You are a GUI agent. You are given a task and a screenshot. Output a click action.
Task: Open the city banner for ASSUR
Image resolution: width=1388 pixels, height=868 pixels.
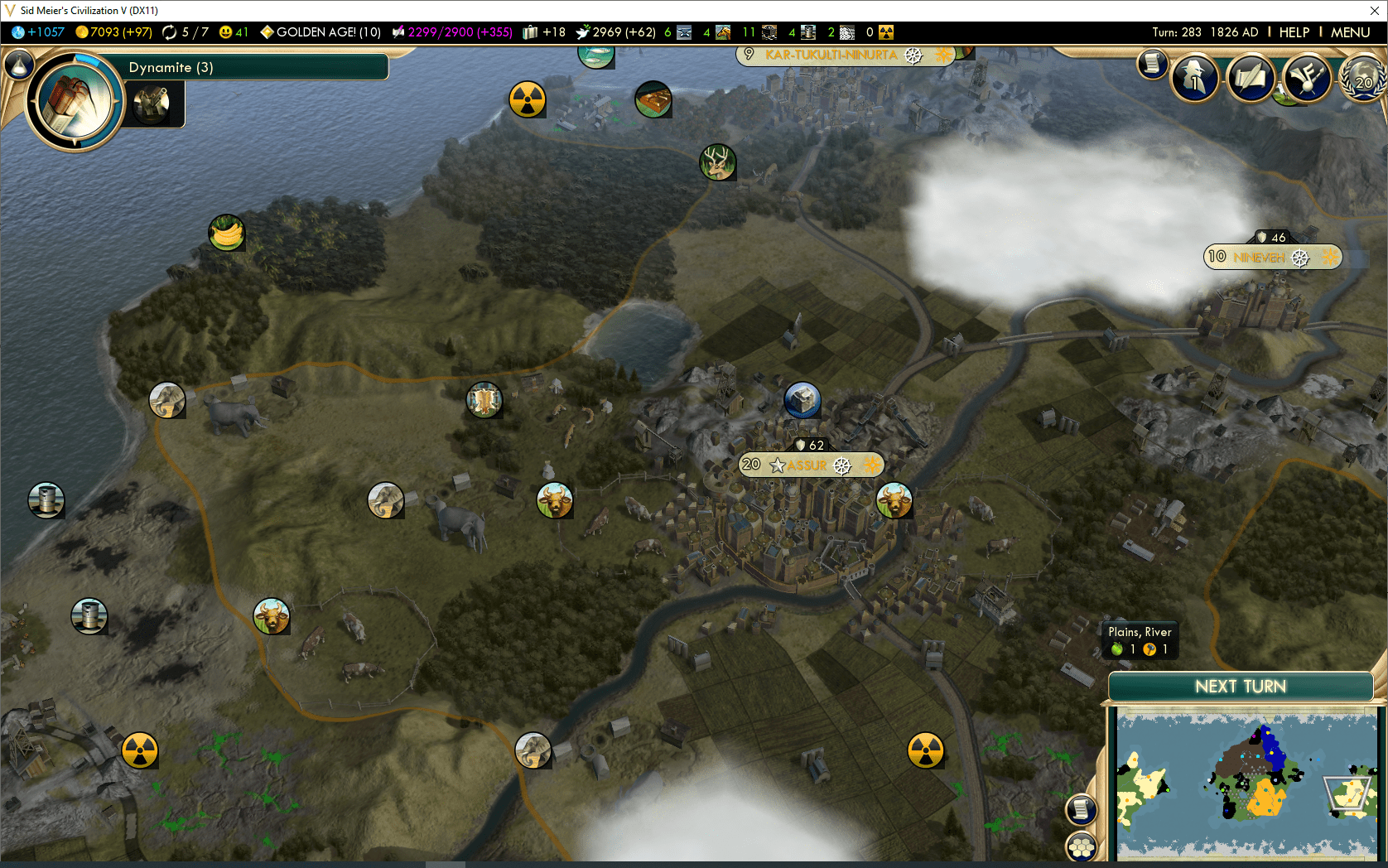(810, 465)
